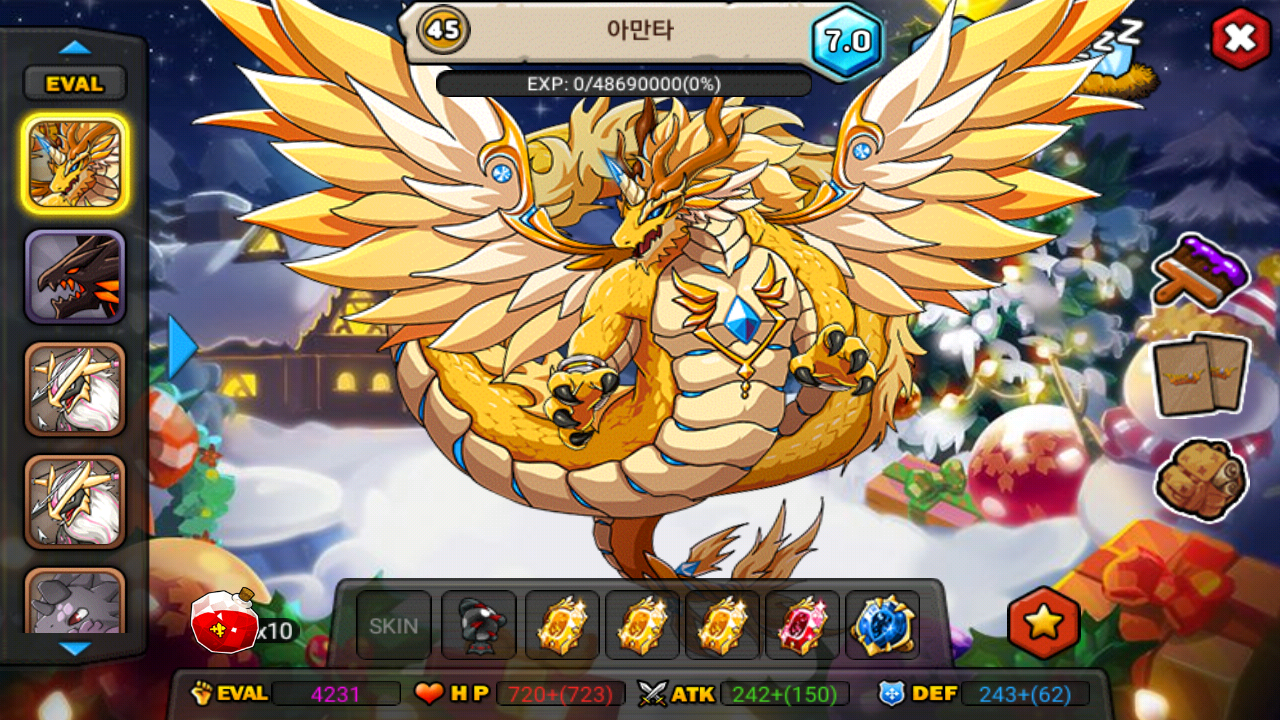This screenshot has height=720, width=1280.
Task: Click the up arrow above dragon list
Action: (75, 47)
